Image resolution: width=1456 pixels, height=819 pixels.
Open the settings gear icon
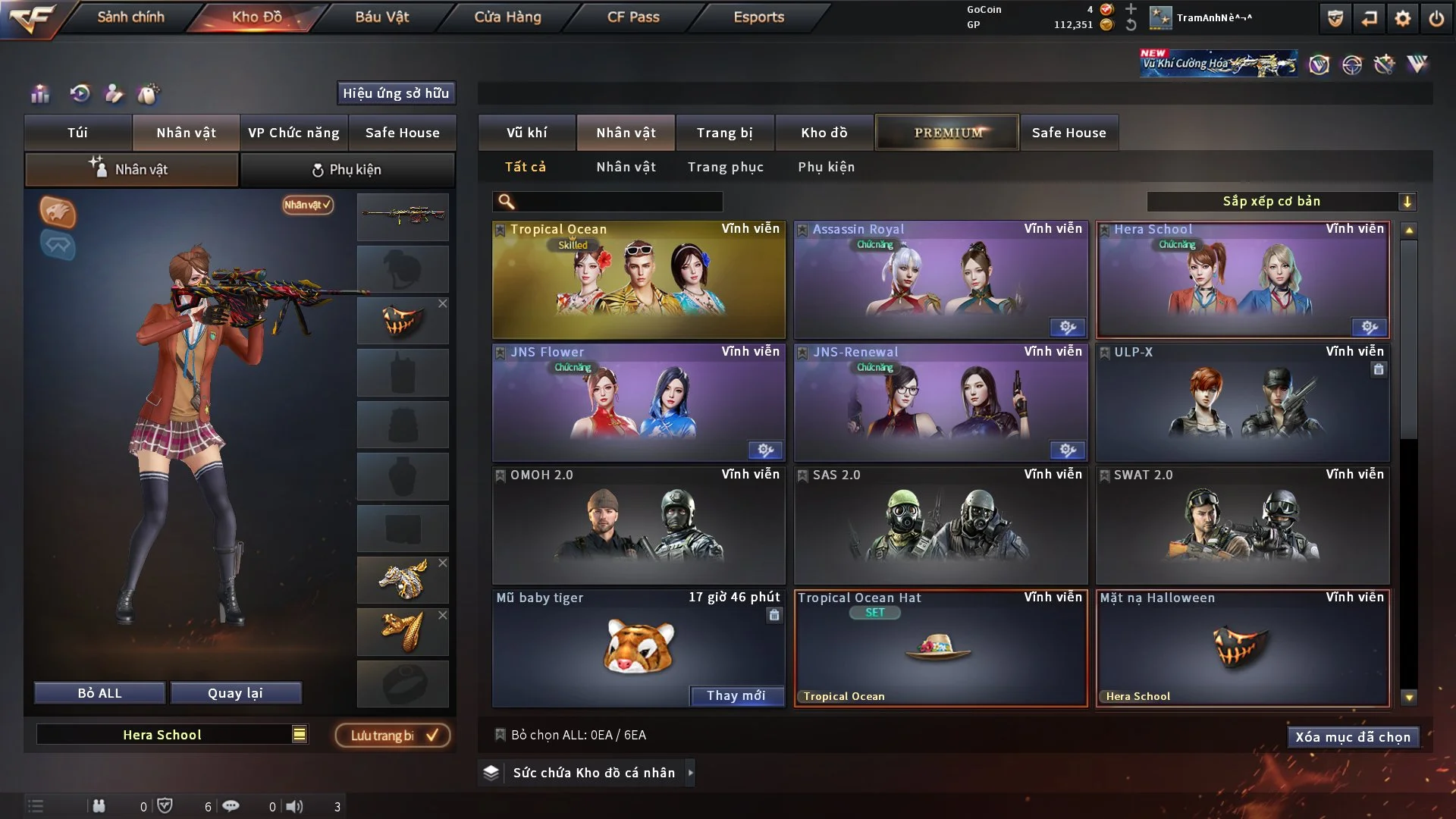click(x=1402, y=18)
